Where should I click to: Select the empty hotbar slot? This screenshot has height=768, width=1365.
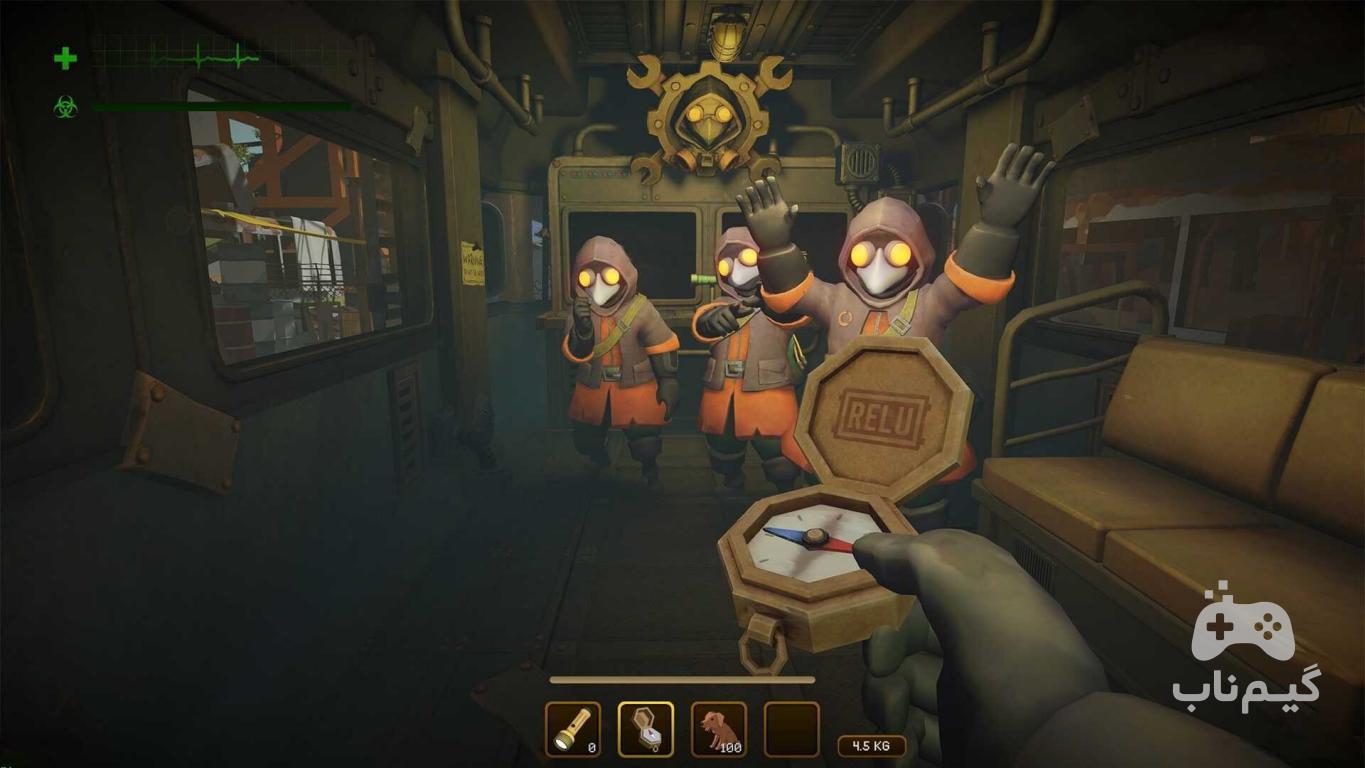[x=792, y=729]
